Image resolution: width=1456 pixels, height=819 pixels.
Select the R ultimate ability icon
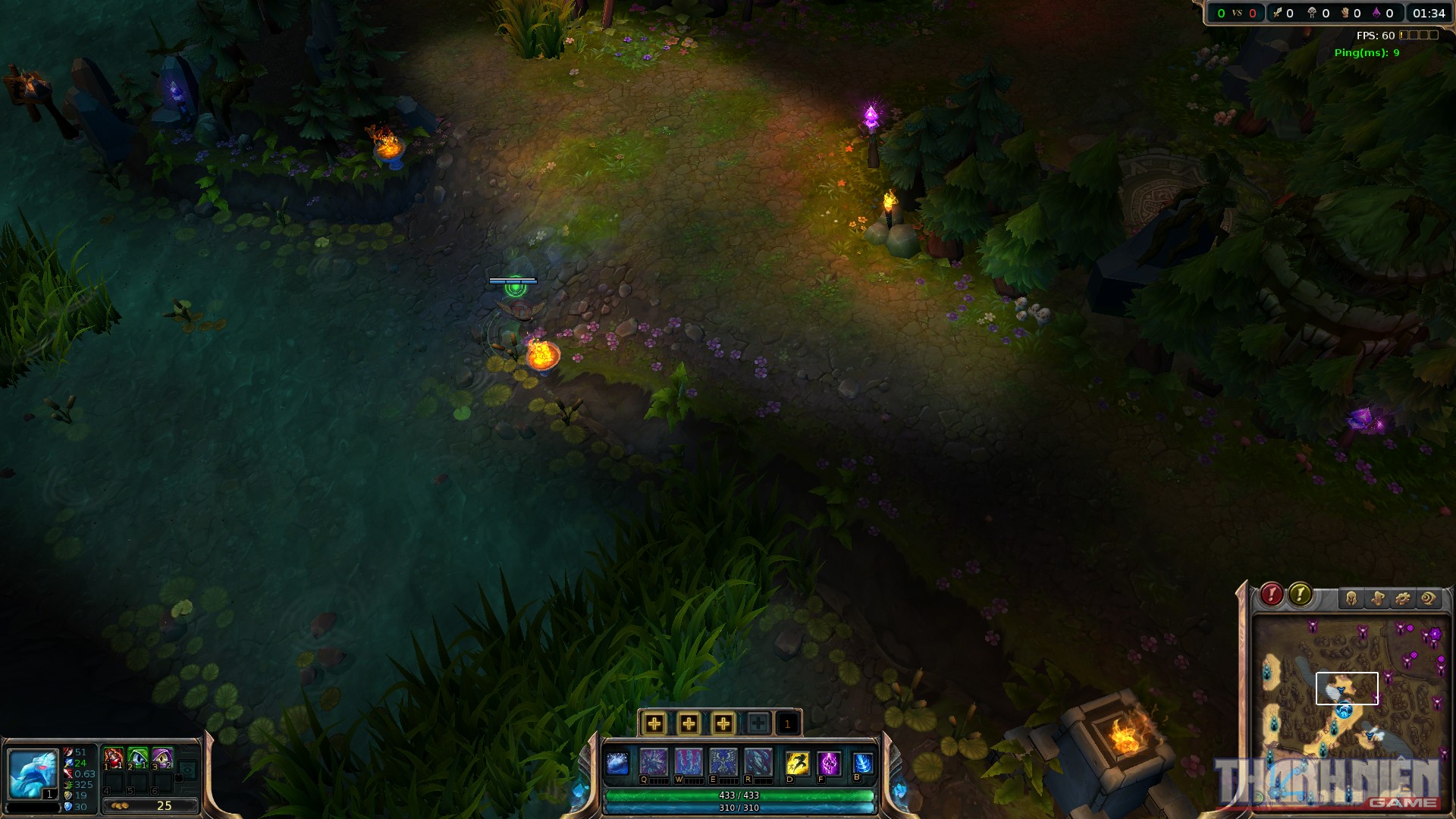tap(758, 761)
